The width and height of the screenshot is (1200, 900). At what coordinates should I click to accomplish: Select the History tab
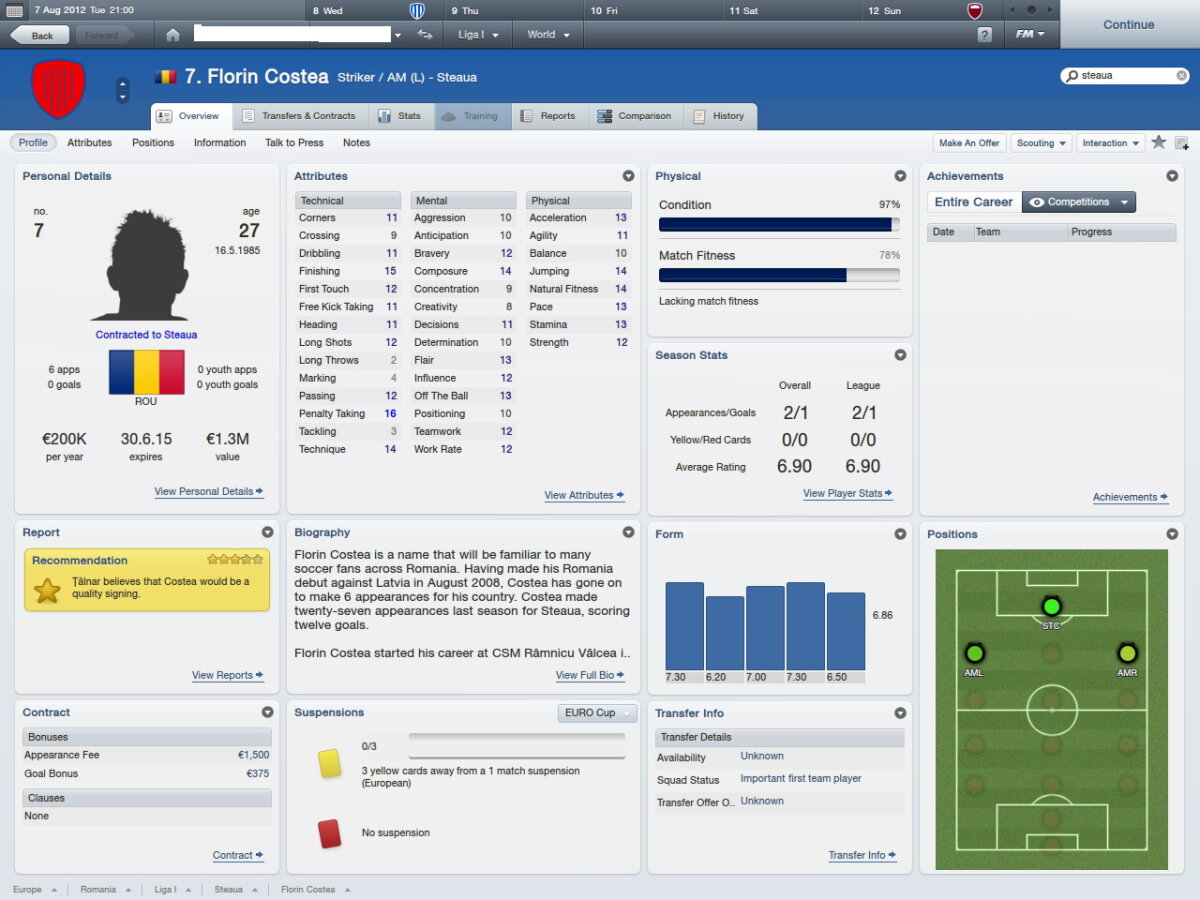[x=719, y=116]
